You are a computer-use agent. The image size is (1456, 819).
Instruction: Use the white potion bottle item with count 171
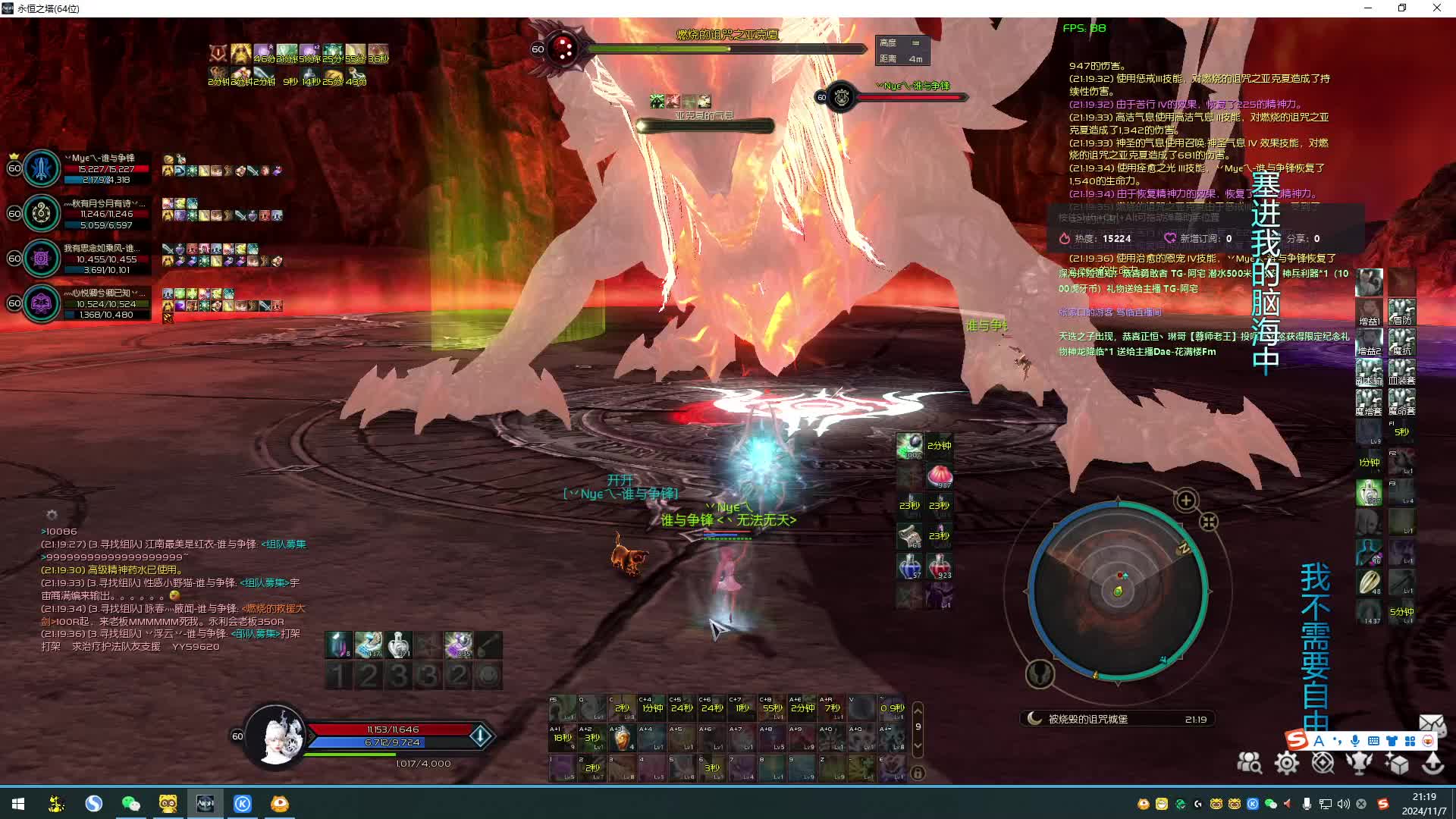[x=398, y=645]
